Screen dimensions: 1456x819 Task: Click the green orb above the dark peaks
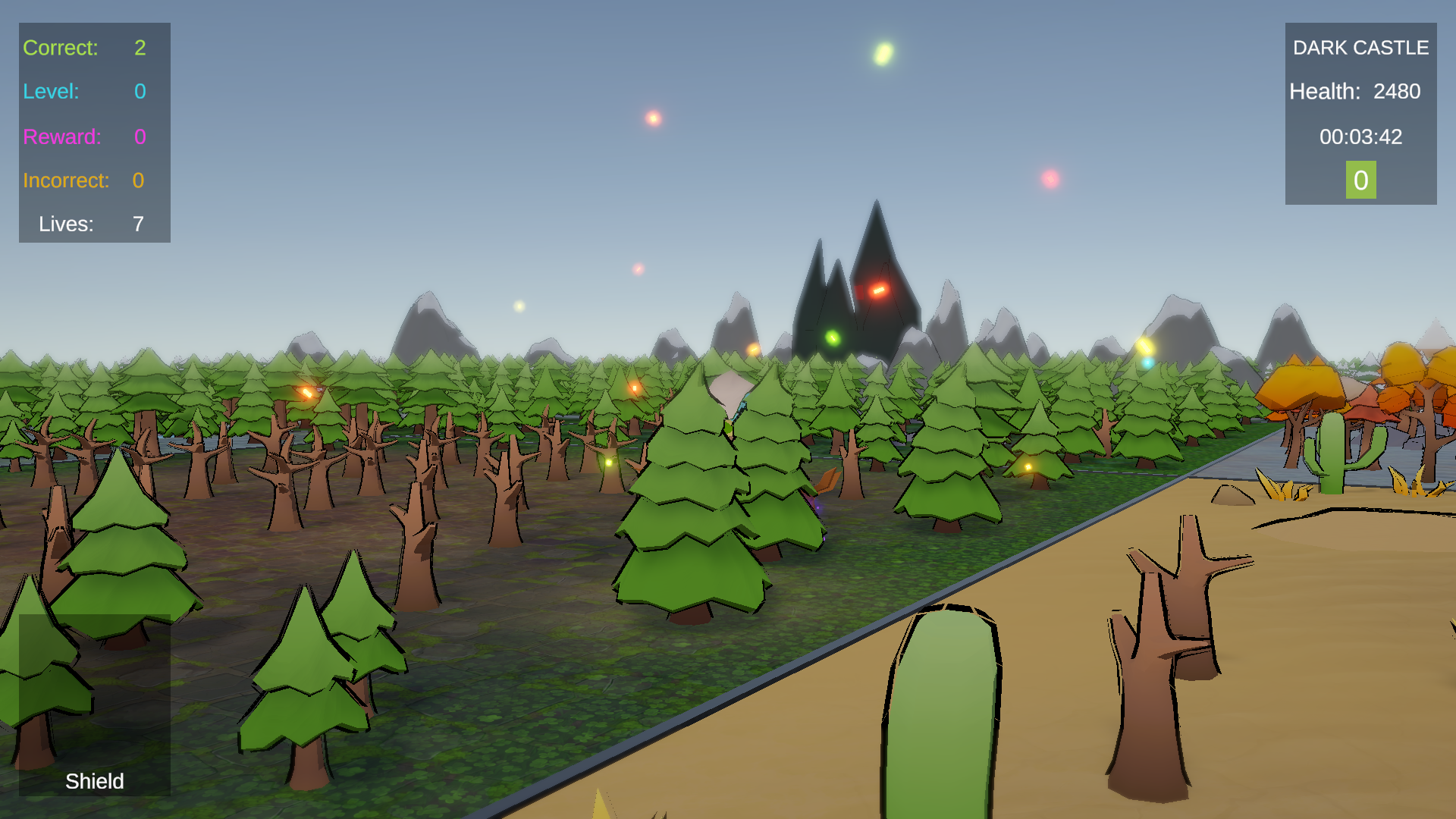[x=832, y=337]
